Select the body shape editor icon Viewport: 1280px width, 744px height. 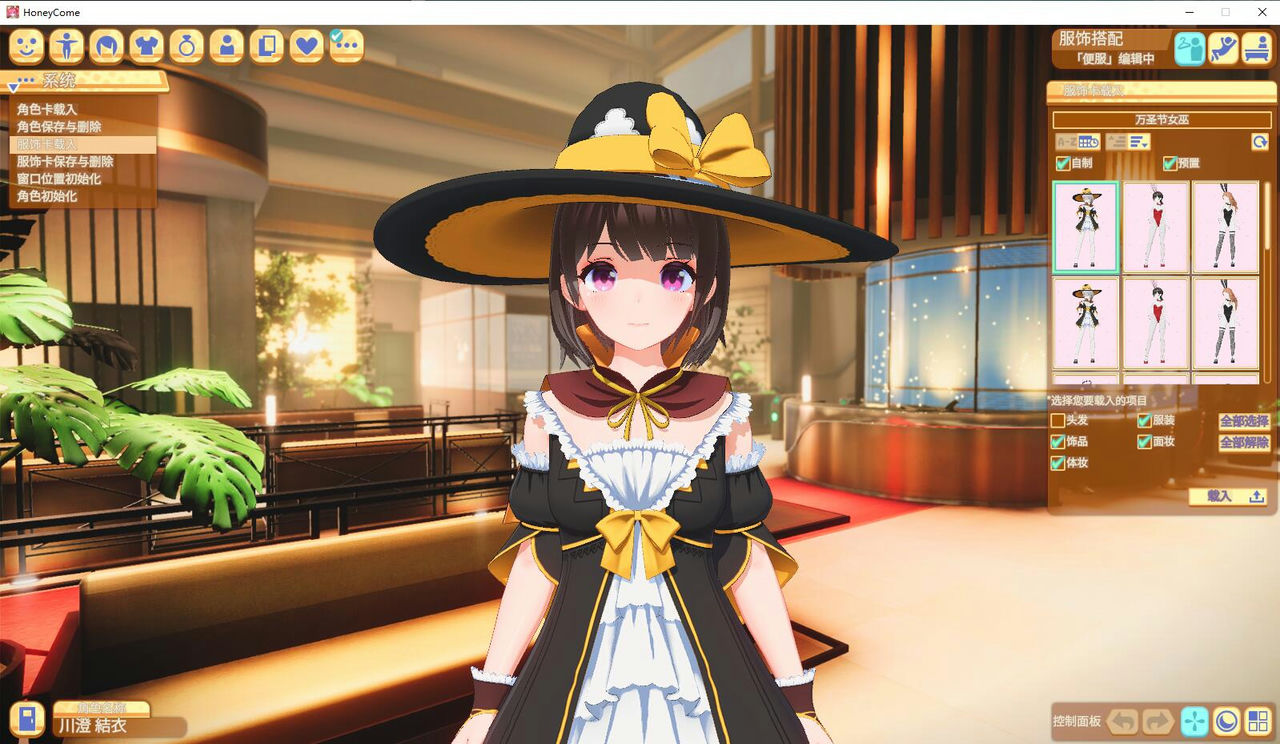[66, 46]
